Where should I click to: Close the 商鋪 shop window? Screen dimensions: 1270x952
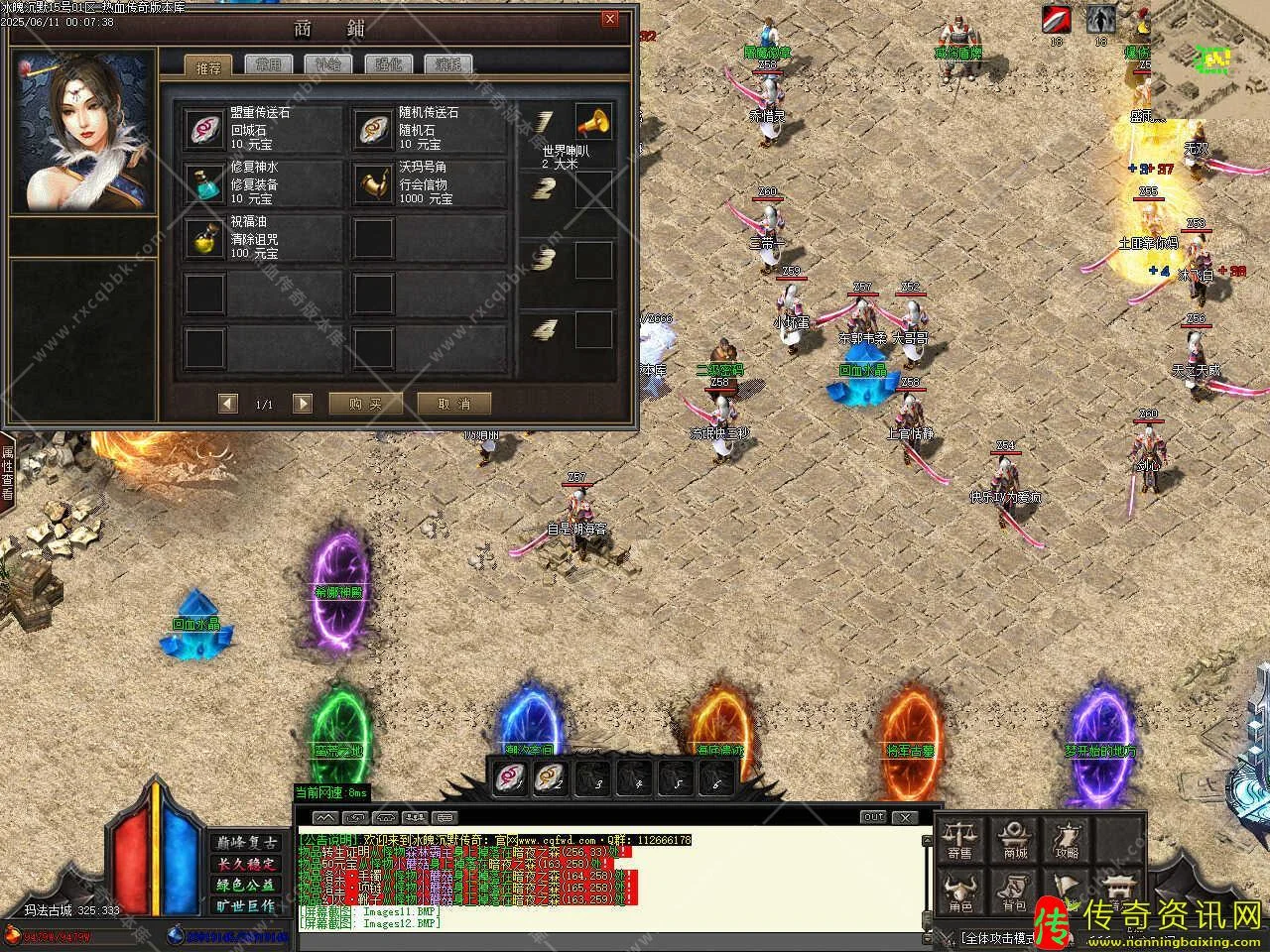coord(610,19)
